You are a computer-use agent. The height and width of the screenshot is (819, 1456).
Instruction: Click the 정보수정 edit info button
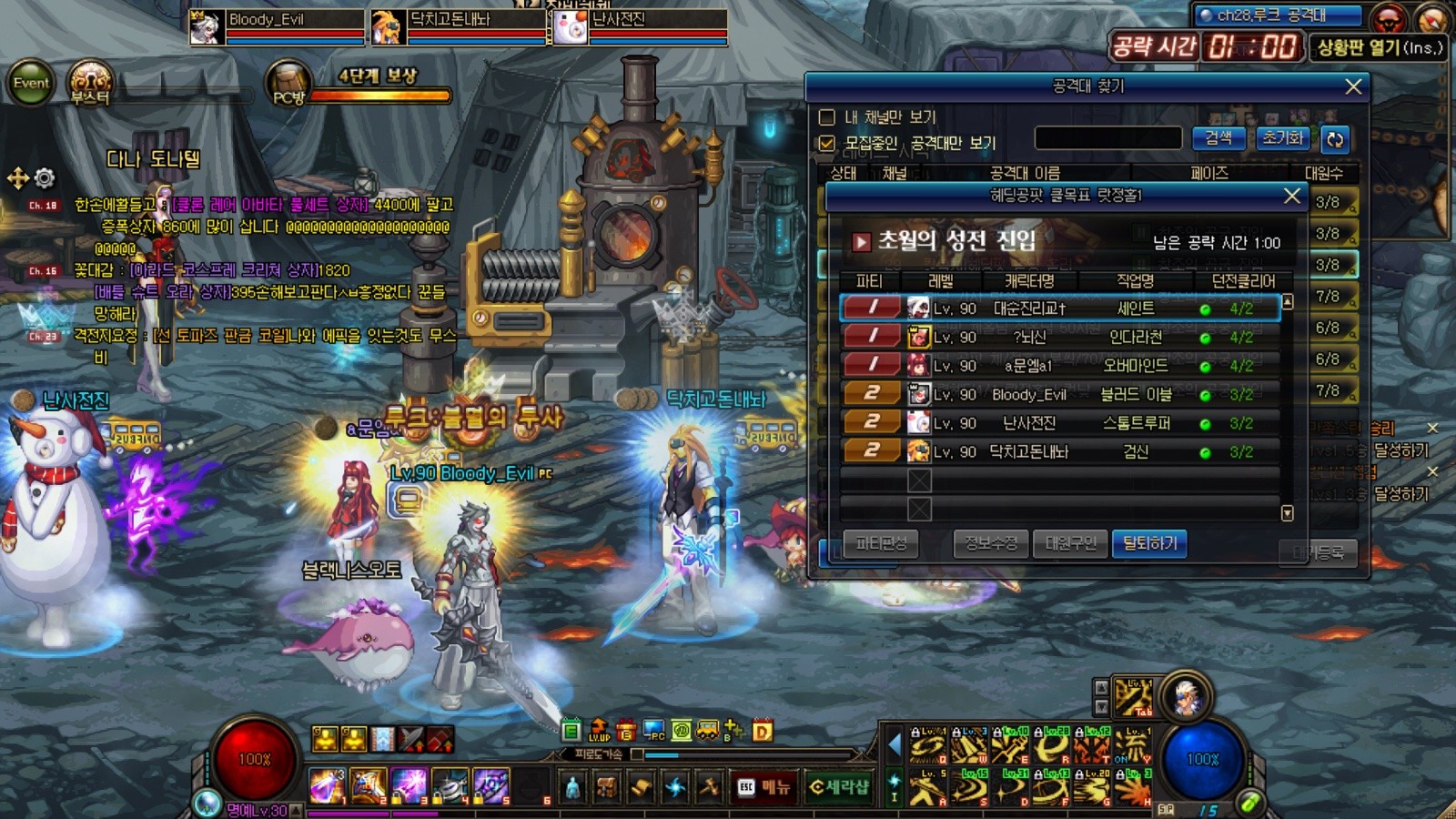click(991, 544)
